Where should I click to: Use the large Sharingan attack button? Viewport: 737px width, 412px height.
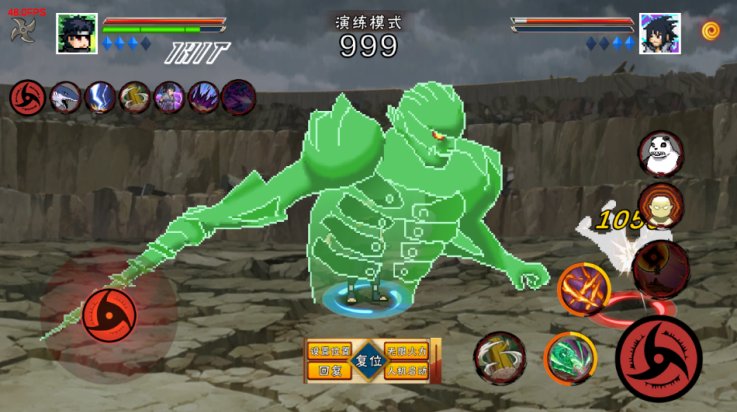(659, 357)
